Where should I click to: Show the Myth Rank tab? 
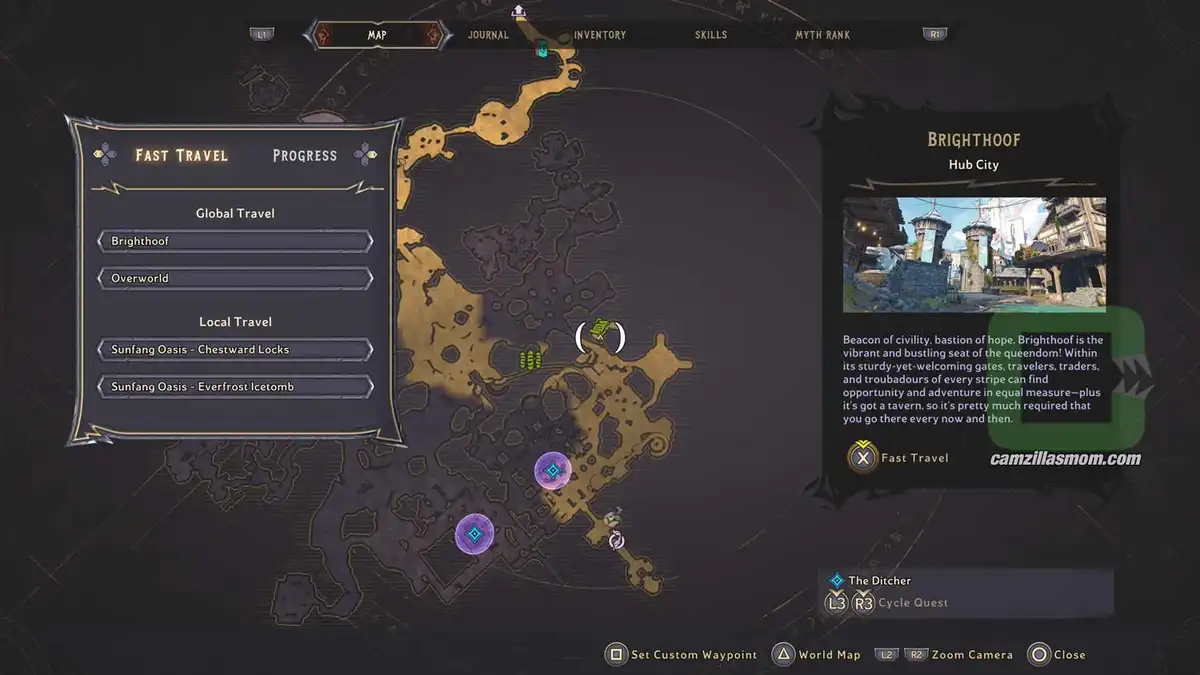tap(822, 35)
